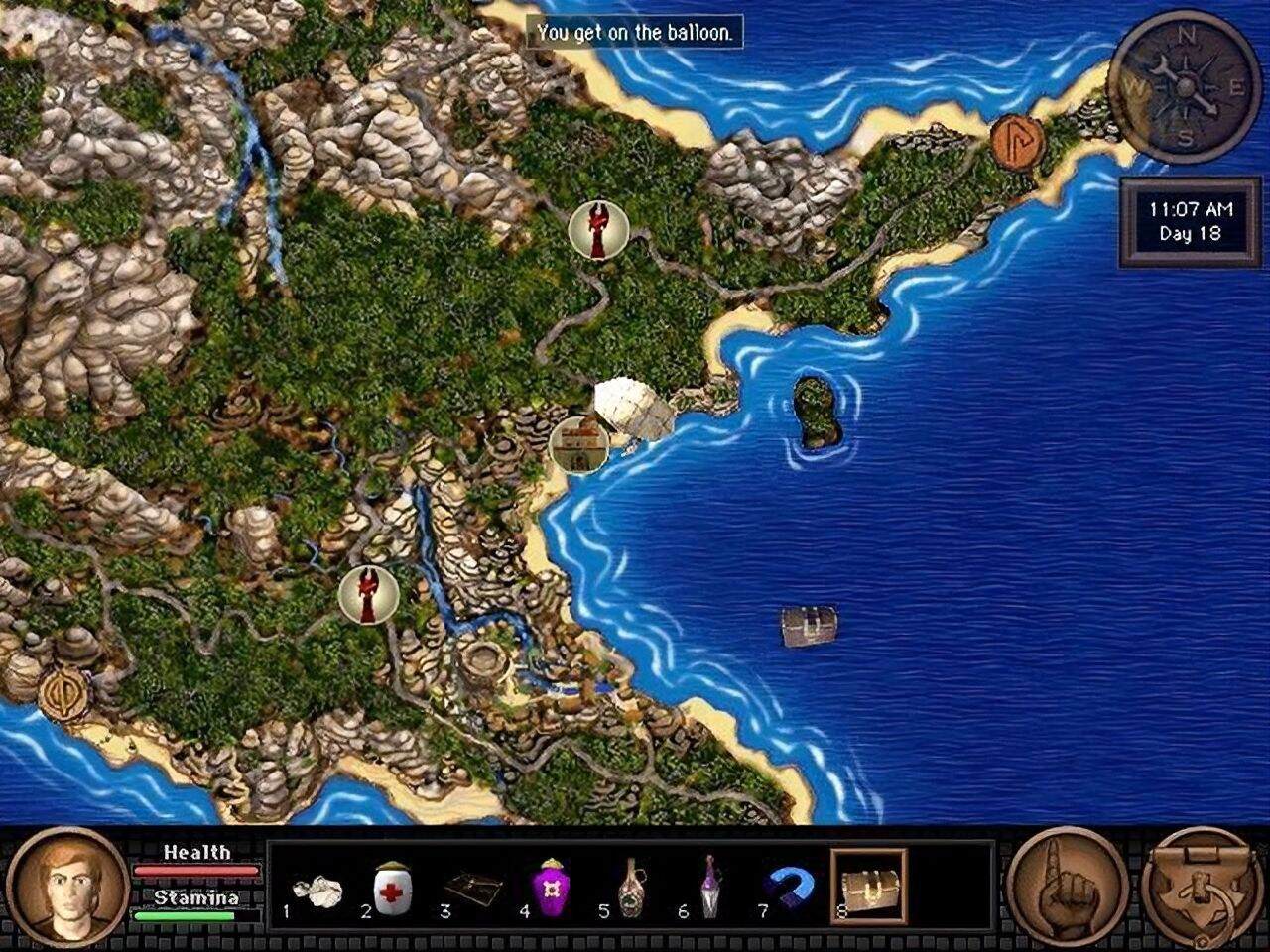Click the floating treasure chest in the ocean
The image size is (1270, 952).
click(808, 625)
